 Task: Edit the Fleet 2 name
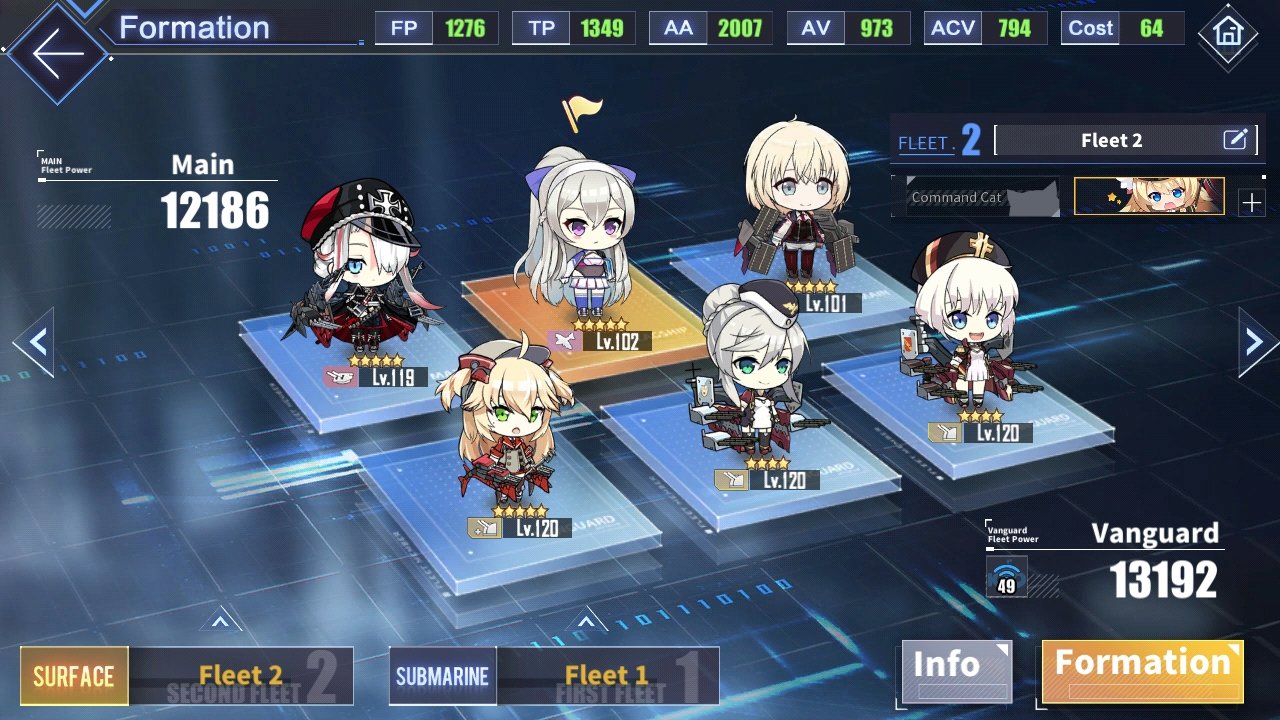coord(1236,140)
